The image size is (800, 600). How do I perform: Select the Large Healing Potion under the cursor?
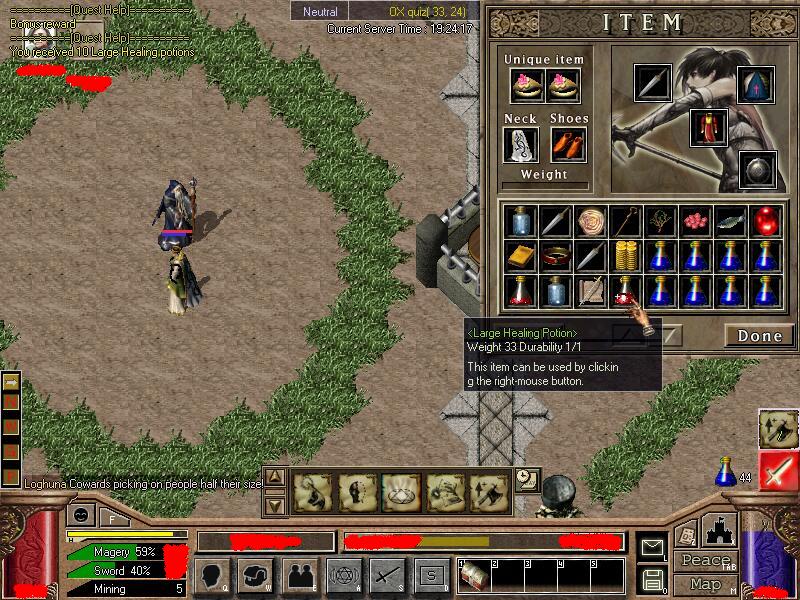tap(627, 291)
